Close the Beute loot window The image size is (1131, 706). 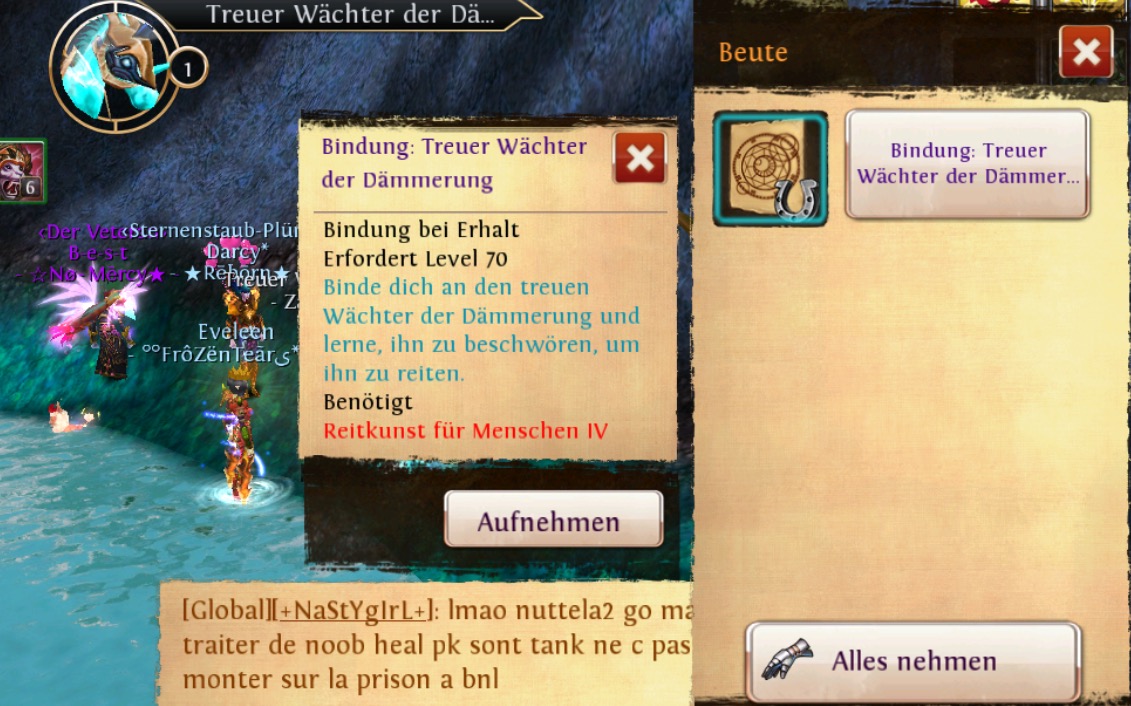tap(1086, 52)
